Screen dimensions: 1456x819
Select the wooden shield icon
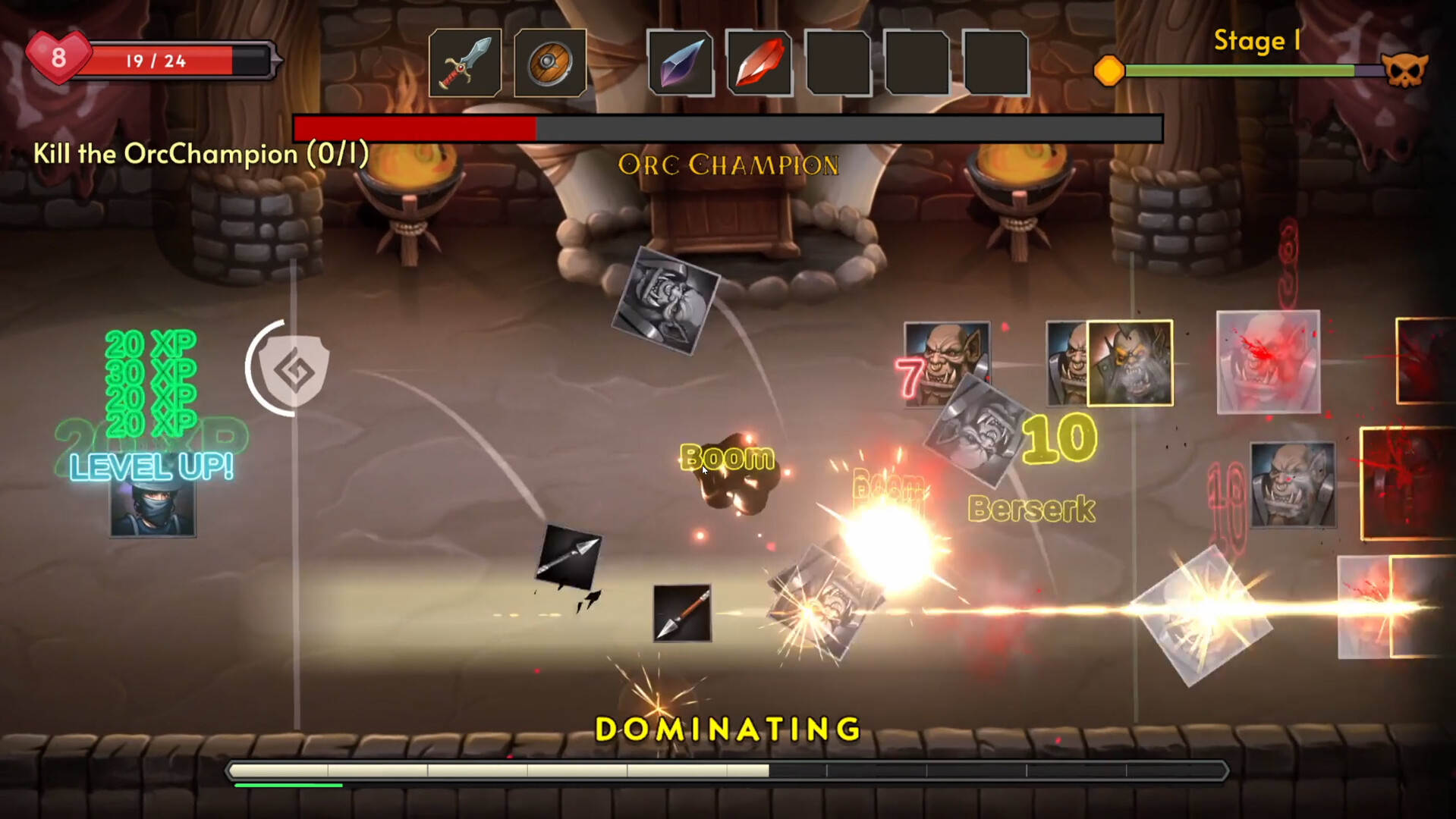(550, 63)
